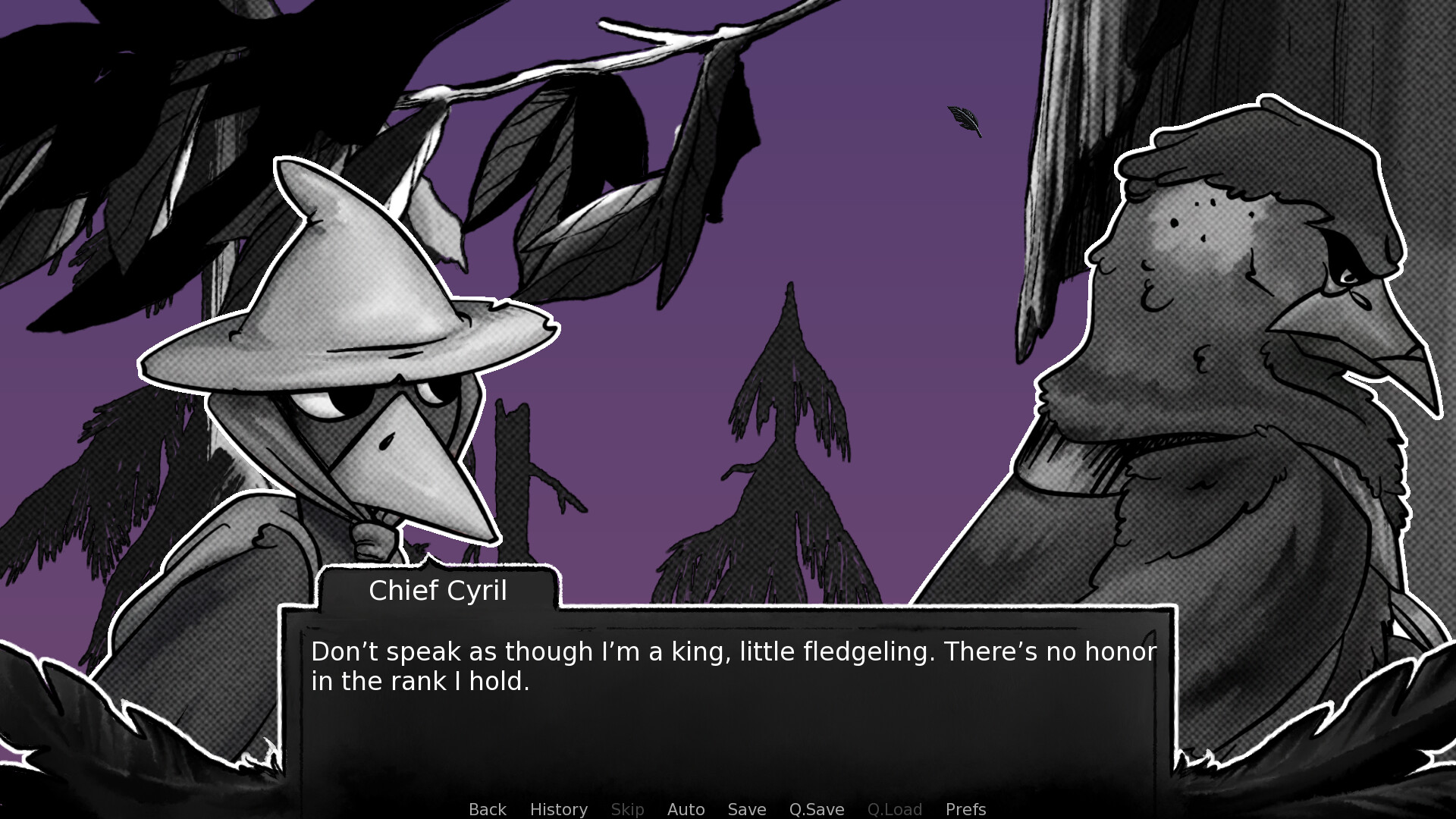Load the Q.Load quick save
This screenshot has width=1456, height=819.
tap(895, 809)
